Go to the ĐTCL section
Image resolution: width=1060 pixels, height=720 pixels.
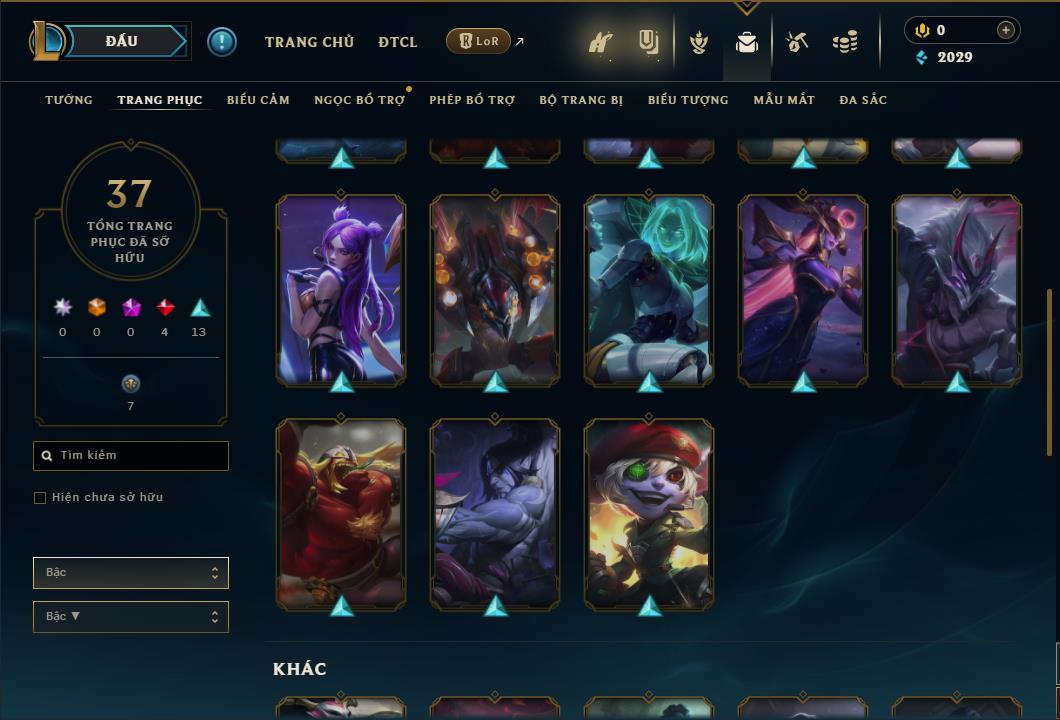398,42
